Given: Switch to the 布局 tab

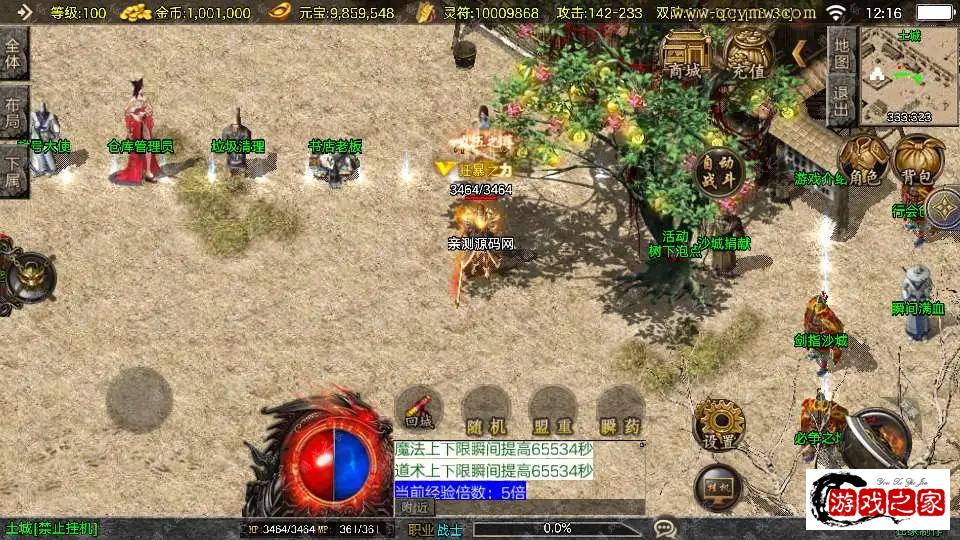Looking at the screenshot, I should pos(13,110).
